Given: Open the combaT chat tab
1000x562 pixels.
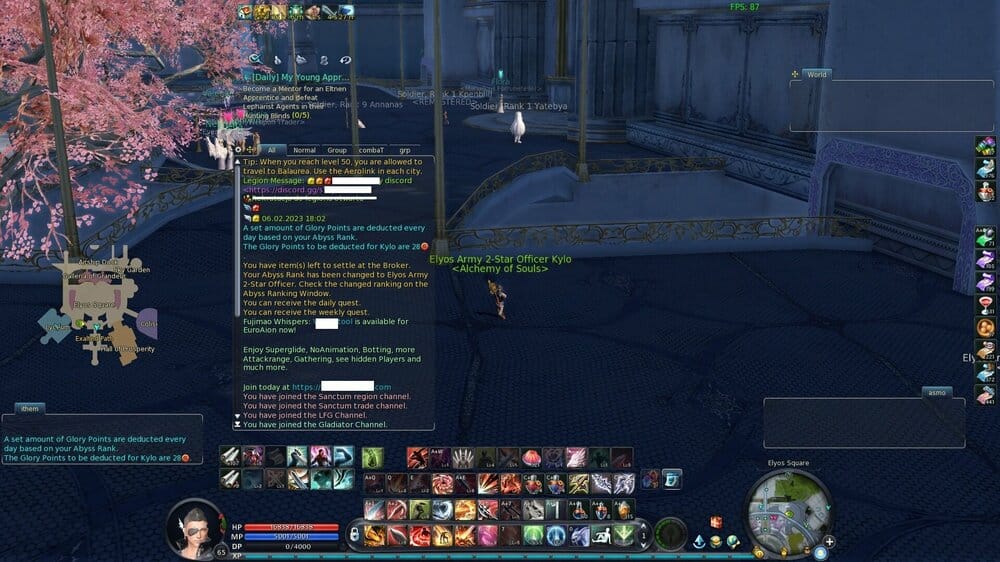Looking at the screenshot, I should [x=372, y=150].
